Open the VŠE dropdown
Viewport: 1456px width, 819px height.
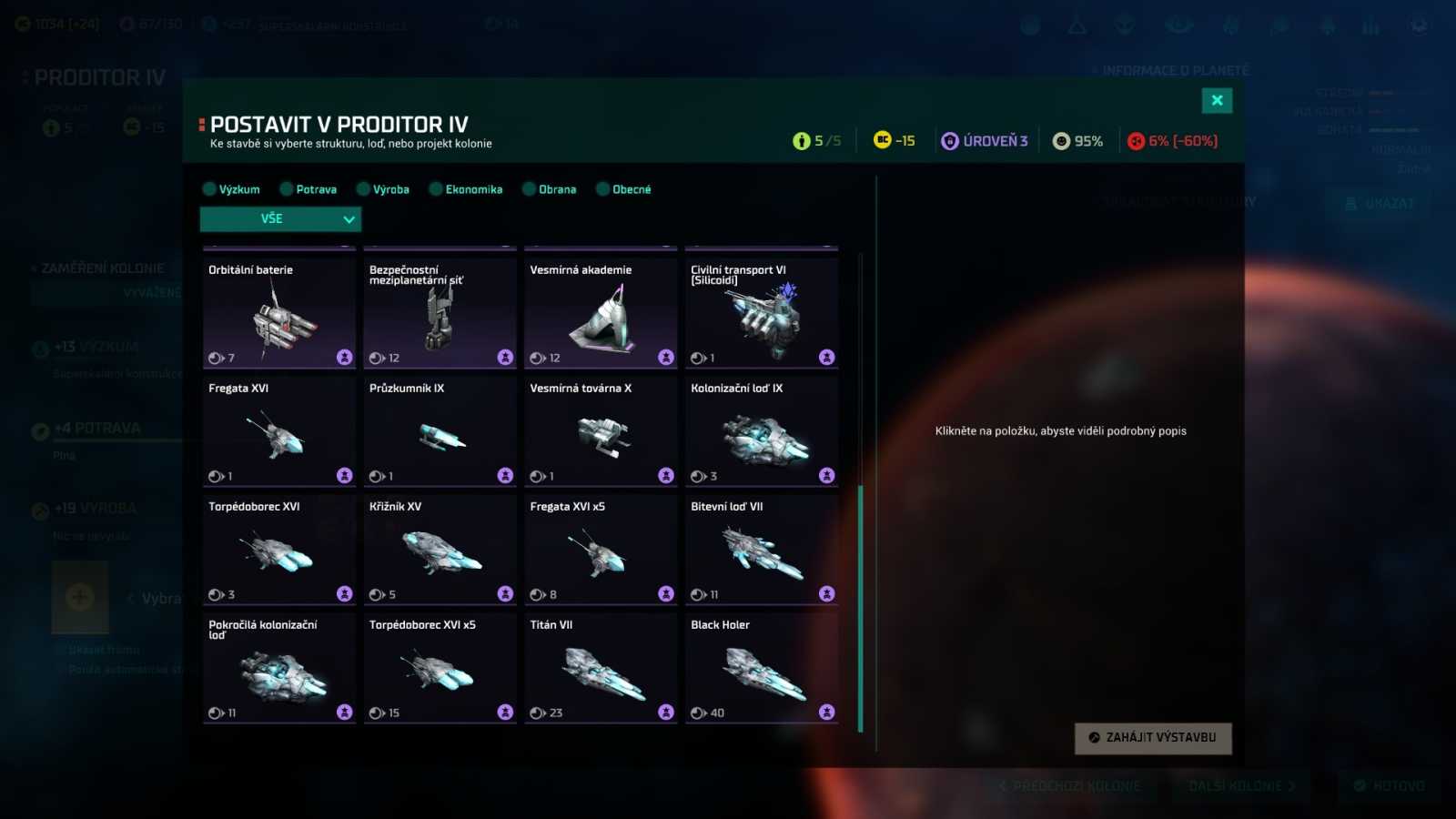tap(280, 219)
